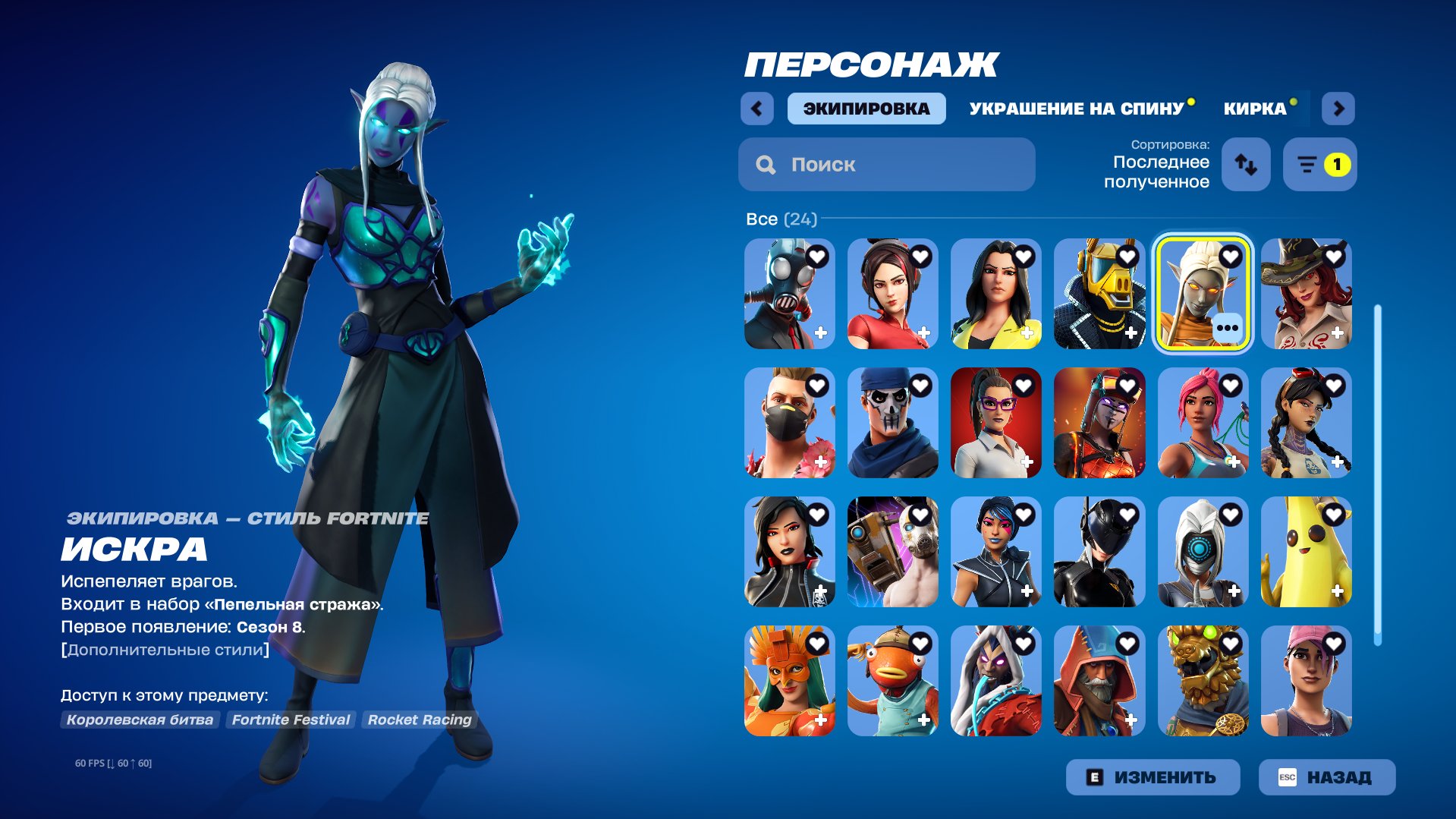Click the sorting arrows icon next to Сортировка
1456x819 pixels.
click(x=1247, y=165)
